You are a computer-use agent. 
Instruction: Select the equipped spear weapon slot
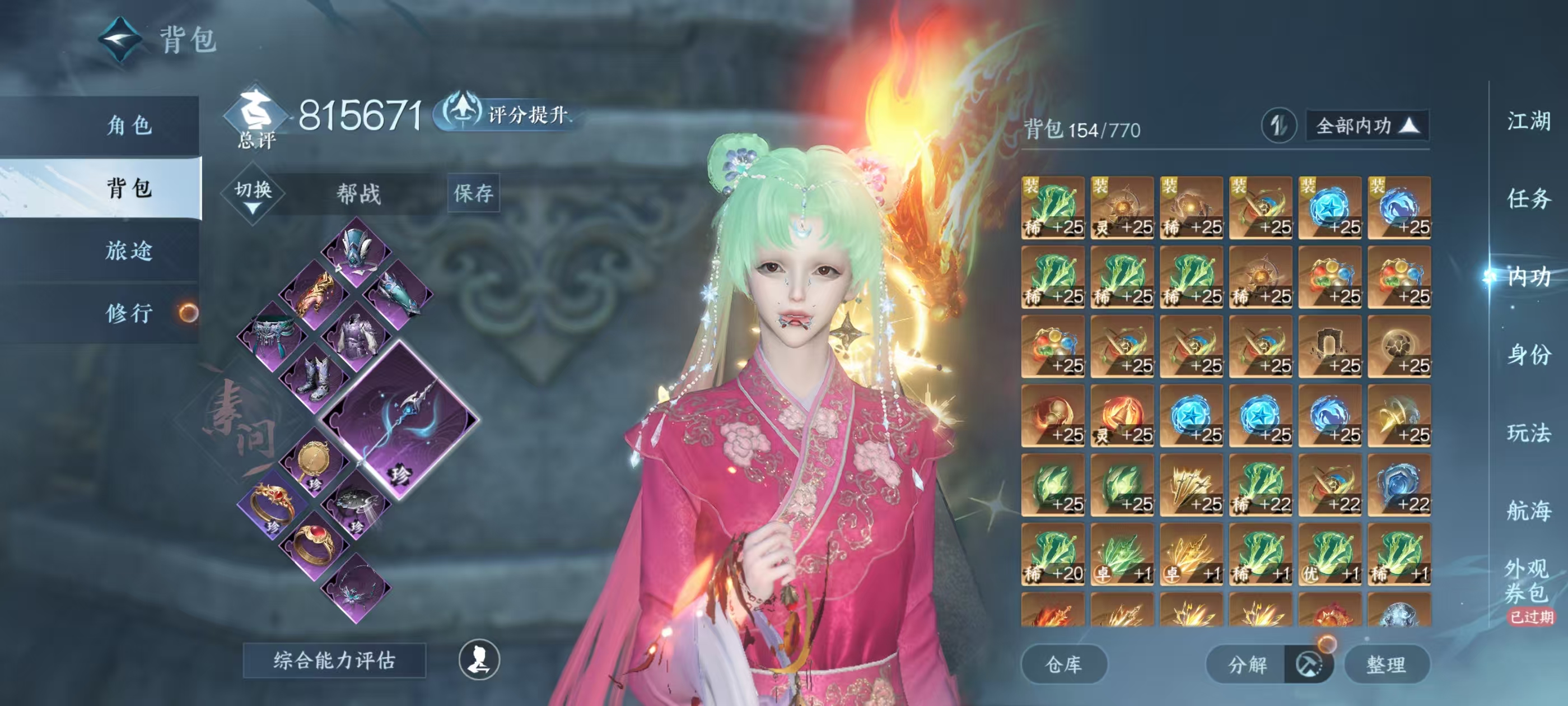pyautogui.click(x=400, y=420)
